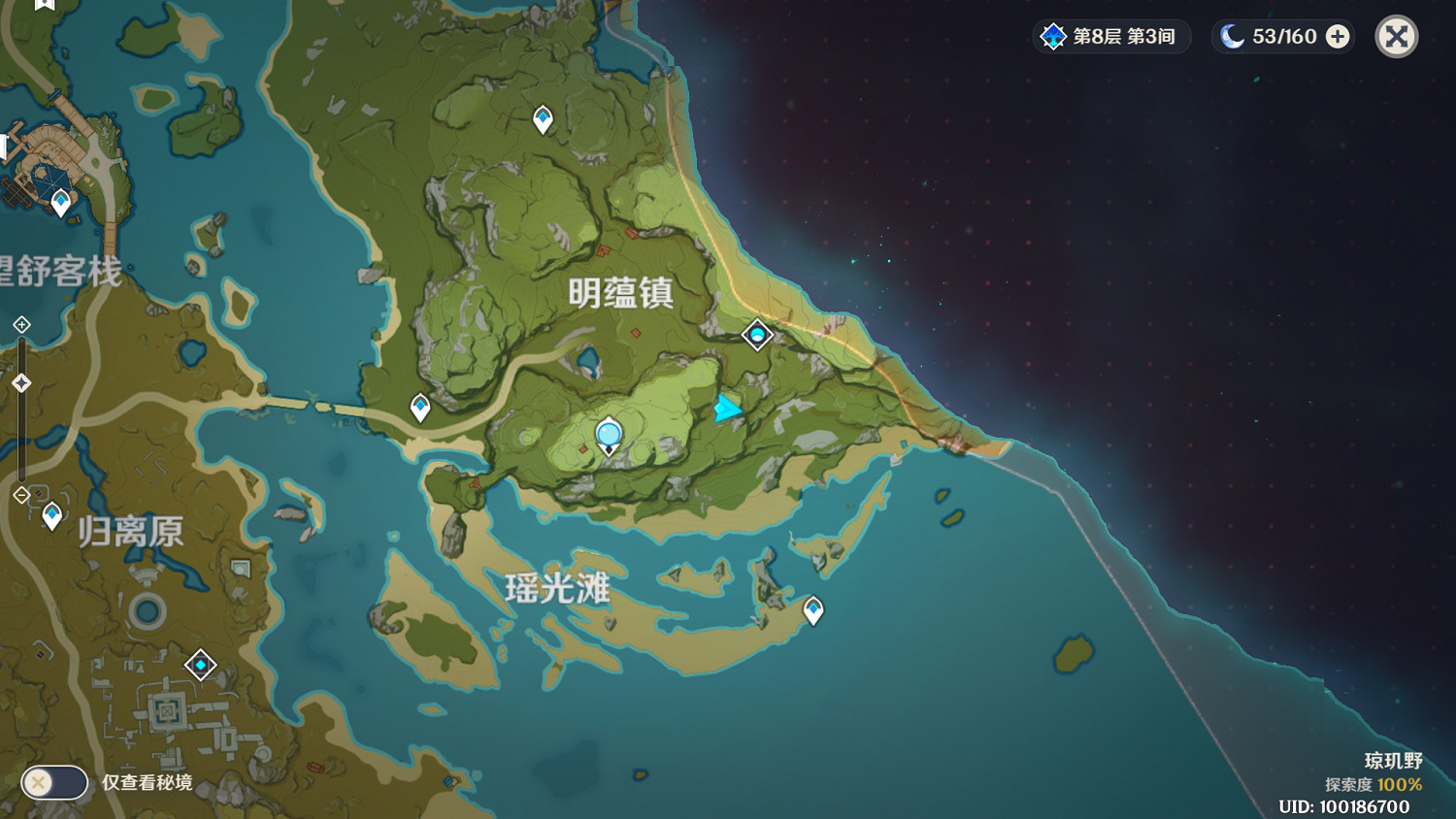The image size is (1456, 819).
Task: Click the zoom slider diamond handle
Action: [x=19, y=381]
